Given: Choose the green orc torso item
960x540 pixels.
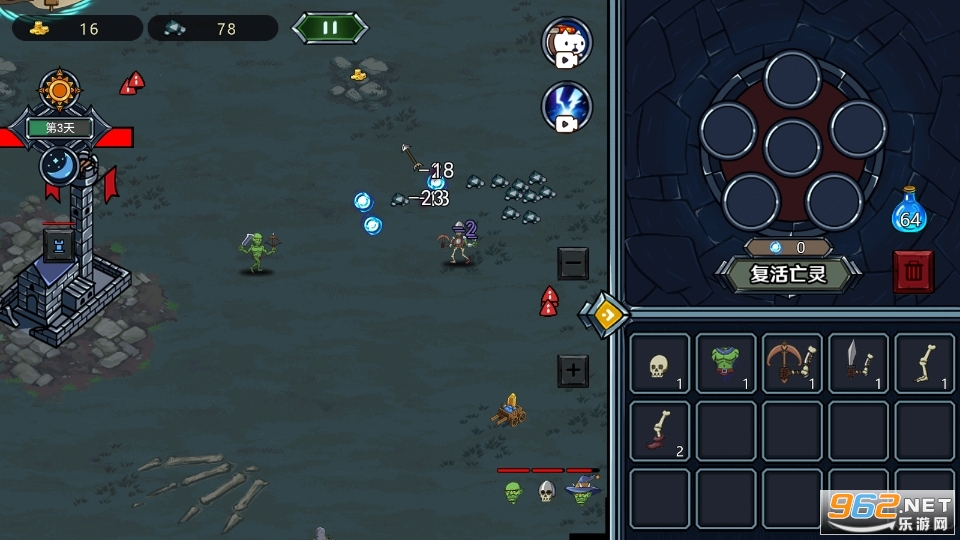Looking at the screenshot, I should click(x=725, y=363).
